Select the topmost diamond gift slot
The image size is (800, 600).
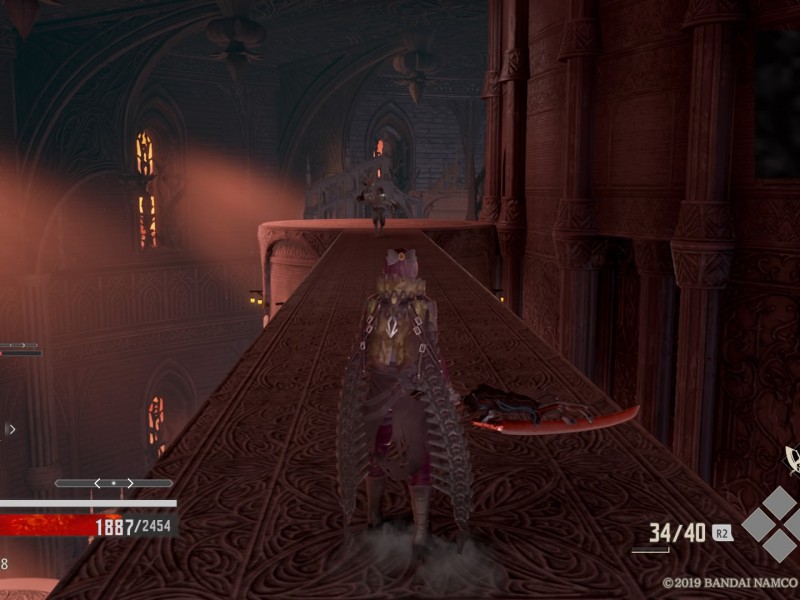click(x=779, y=501)
